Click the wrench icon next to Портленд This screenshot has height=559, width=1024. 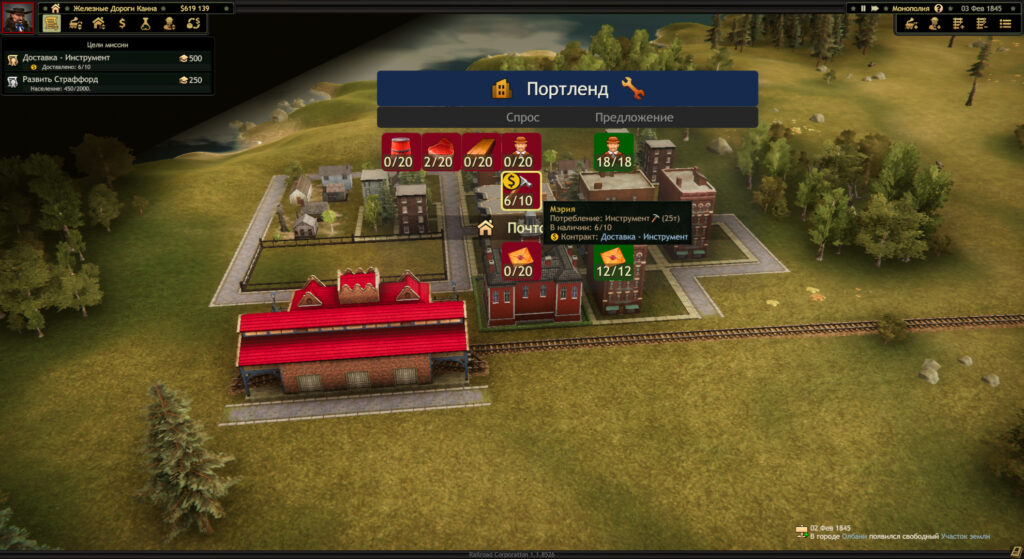tap(632, 89)
